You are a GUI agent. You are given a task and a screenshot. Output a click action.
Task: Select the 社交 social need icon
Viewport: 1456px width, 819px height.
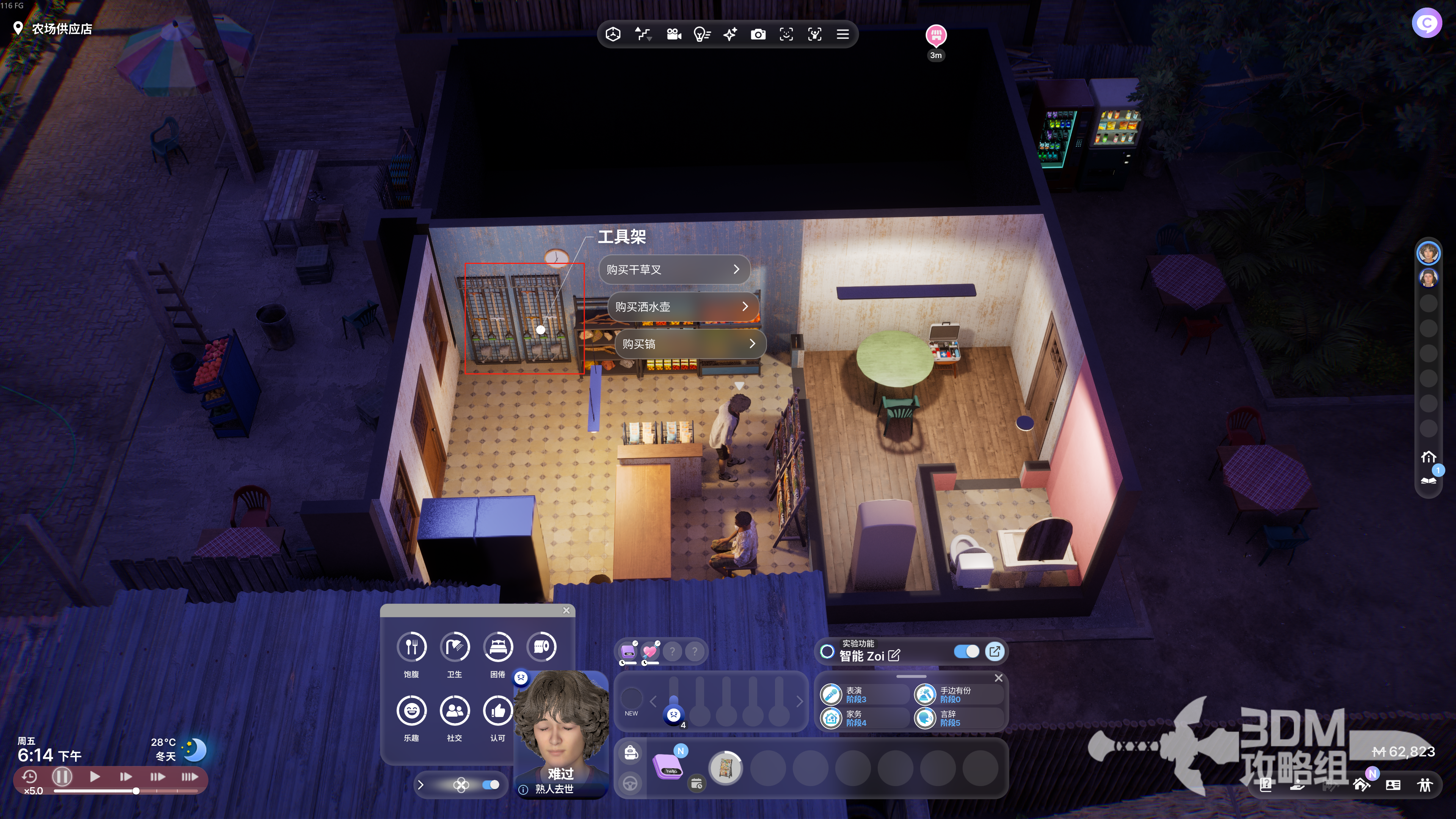(455, 711)
